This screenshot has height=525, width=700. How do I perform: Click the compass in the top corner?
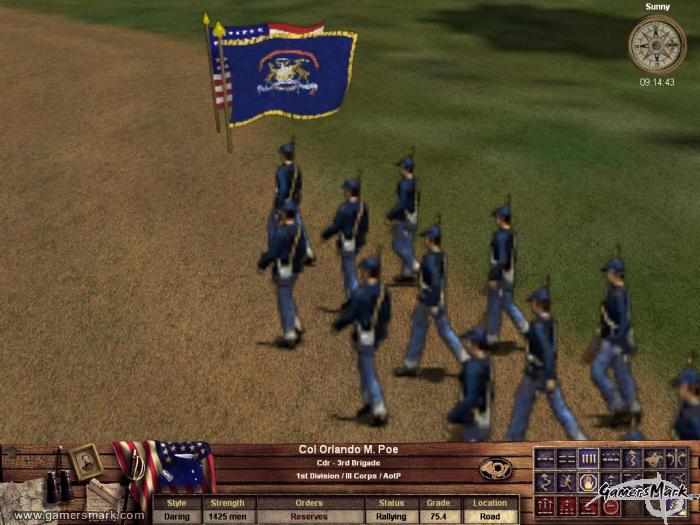click(x=657, y=44)
